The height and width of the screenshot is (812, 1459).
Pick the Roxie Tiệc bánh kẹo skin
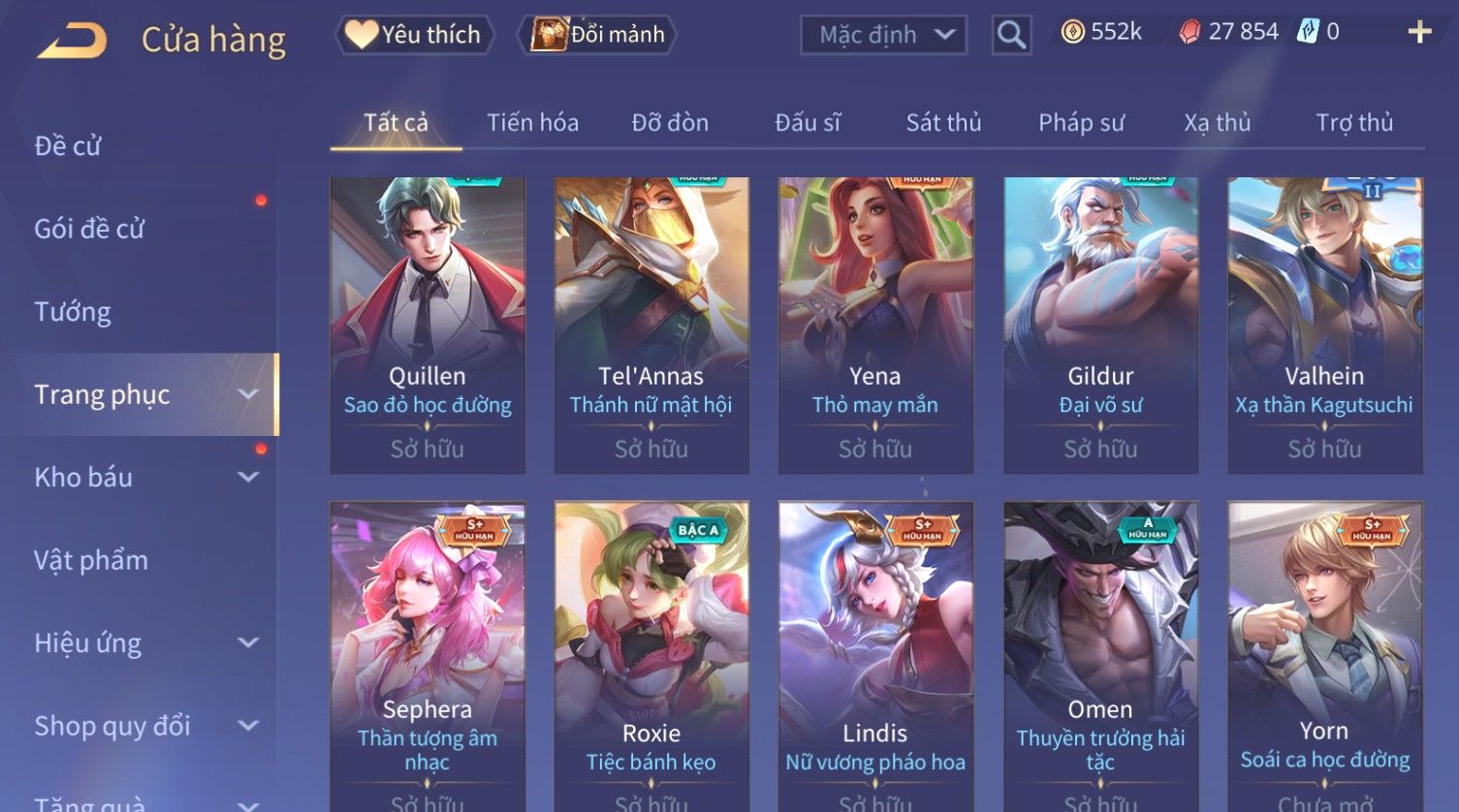(651, 649)
